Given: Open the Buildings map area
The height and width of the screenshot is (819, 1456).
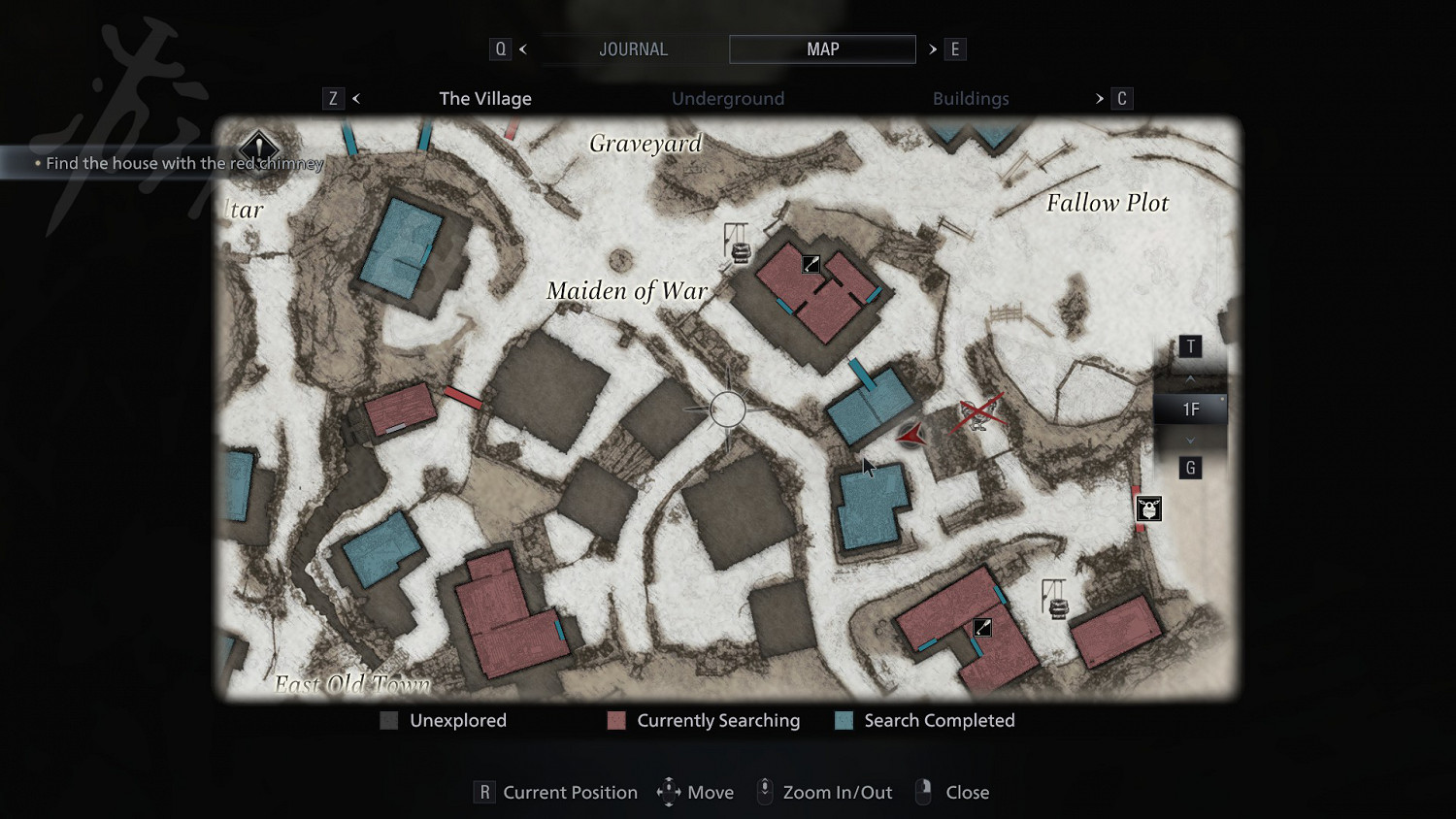Looking at the screenshot, I should pyautogui.click(x=971, y=98).
